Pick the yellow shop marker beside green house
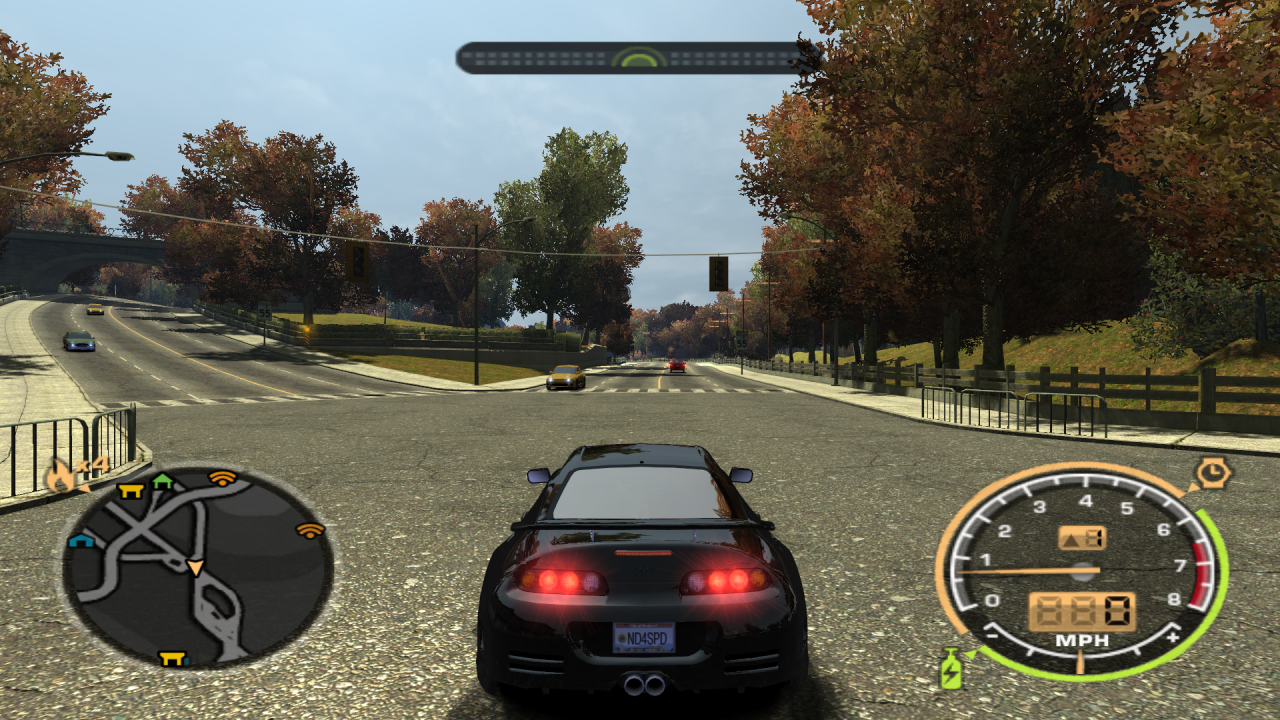Viewport: 1280px width, 720px height. pyautogui.click(x=130, y=490)
